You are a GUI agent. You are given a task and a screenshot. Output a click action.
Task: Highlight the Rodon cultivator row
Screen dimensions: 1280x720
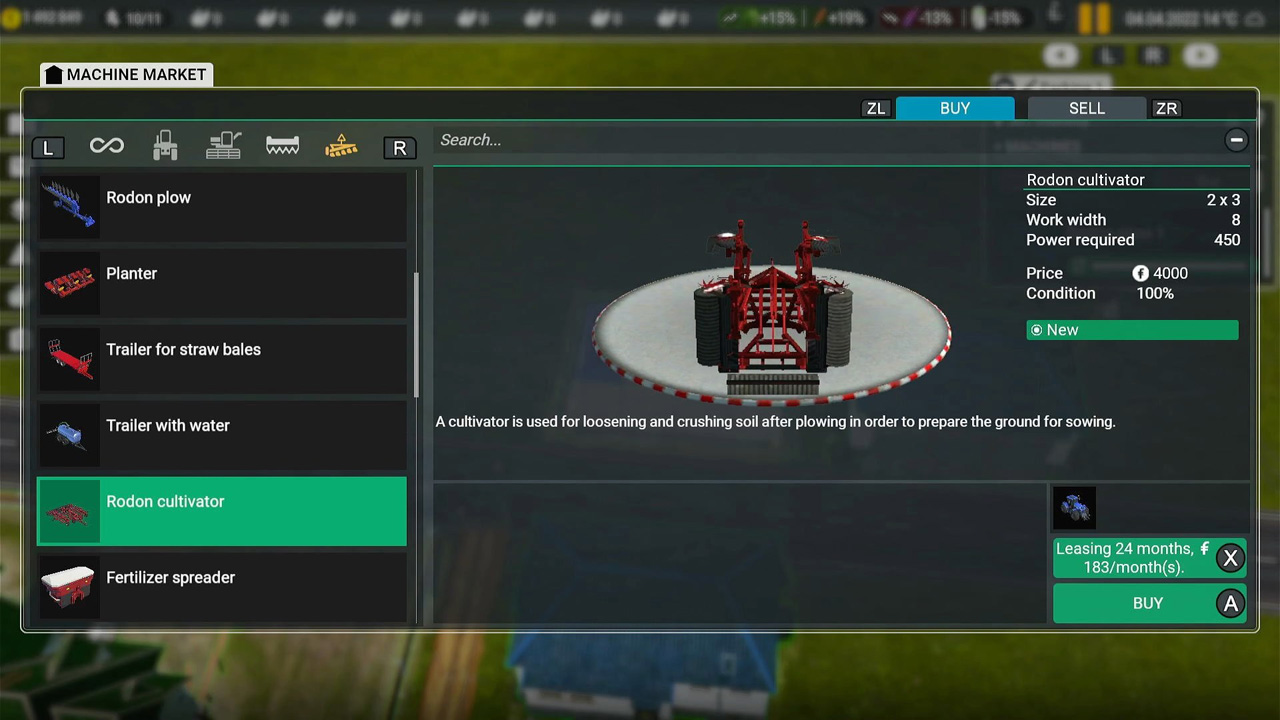click(x=221, y=511)
